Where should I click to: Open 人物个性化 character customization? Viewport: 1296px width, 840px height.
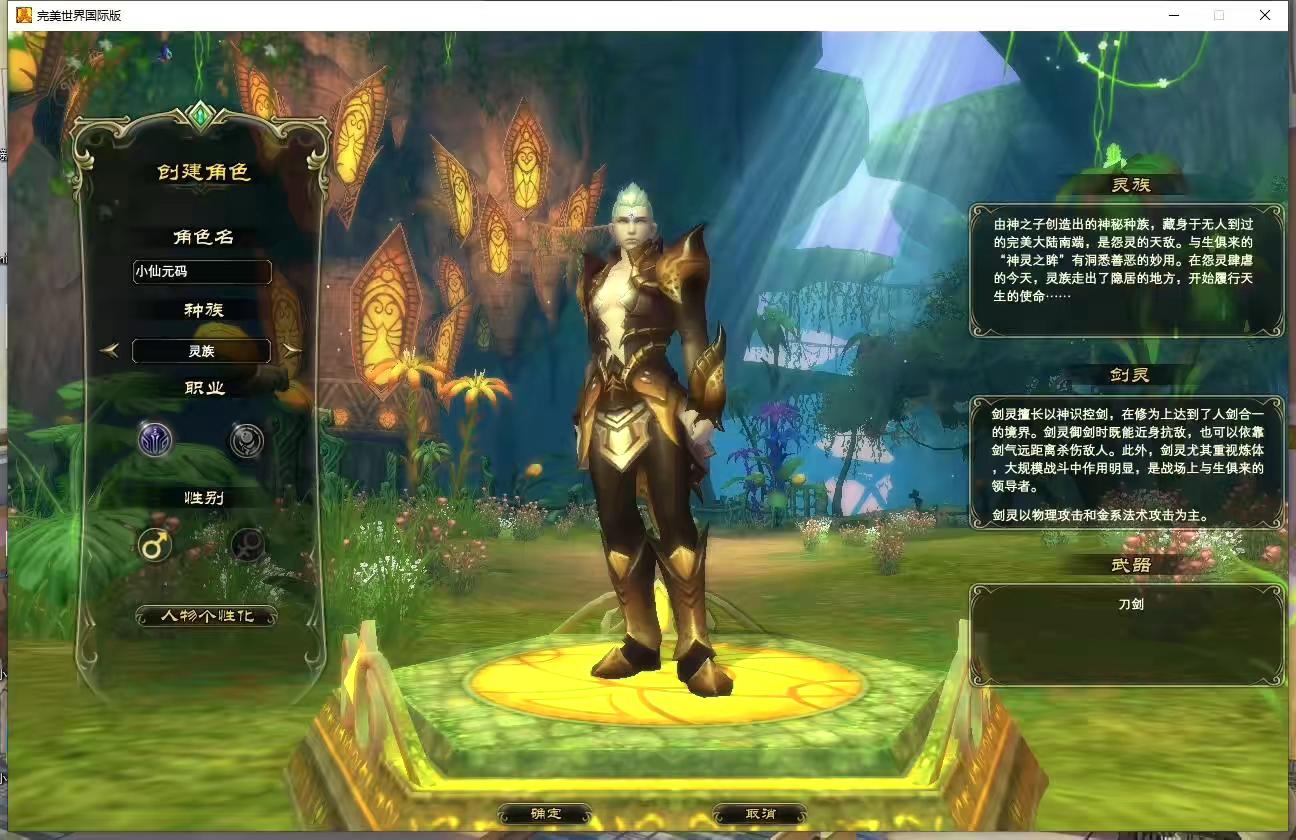[x=205, y=617]
